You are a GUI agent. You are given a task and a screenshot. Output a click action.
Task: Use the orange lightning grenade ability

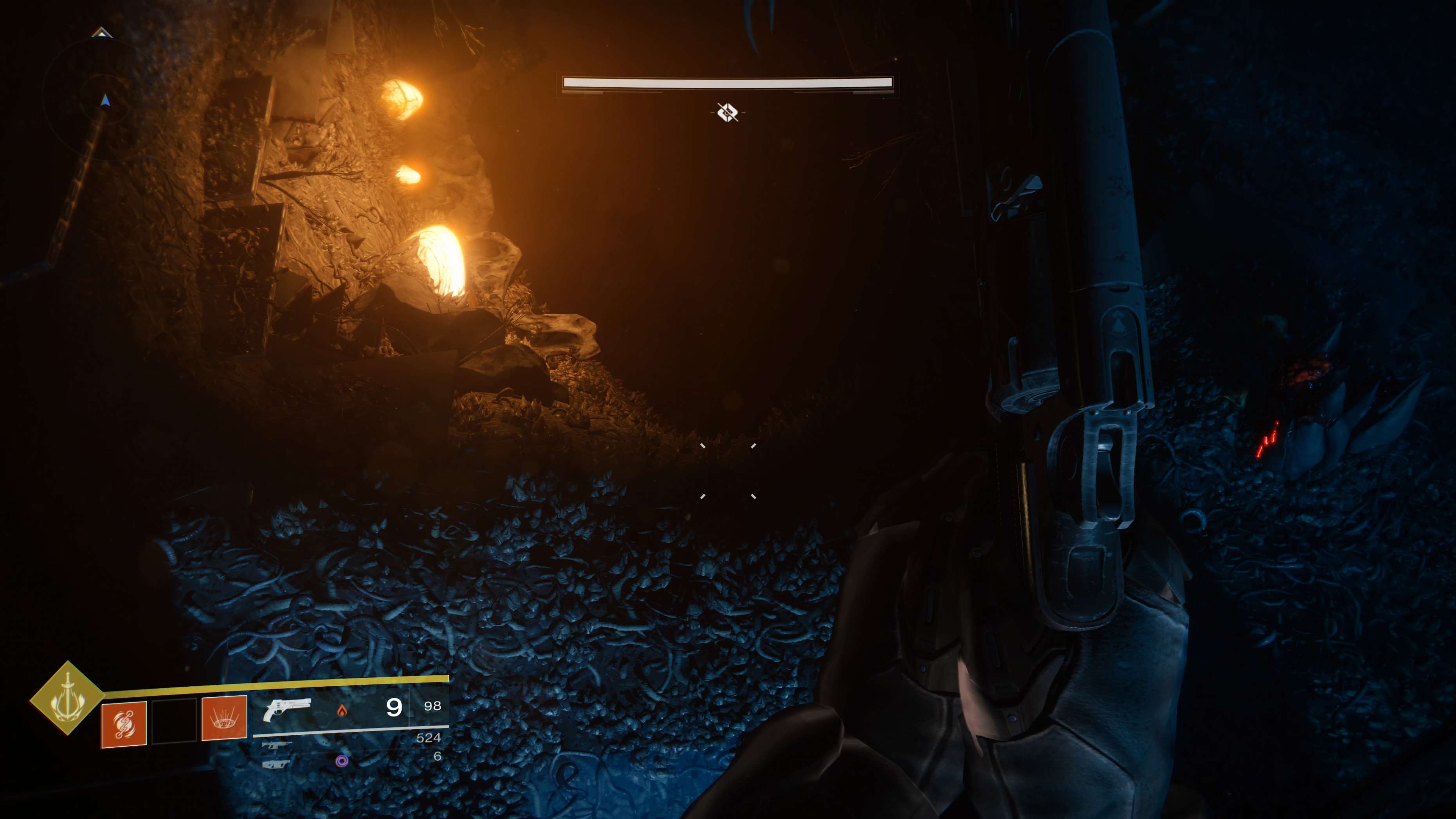(x=124, y=725)
